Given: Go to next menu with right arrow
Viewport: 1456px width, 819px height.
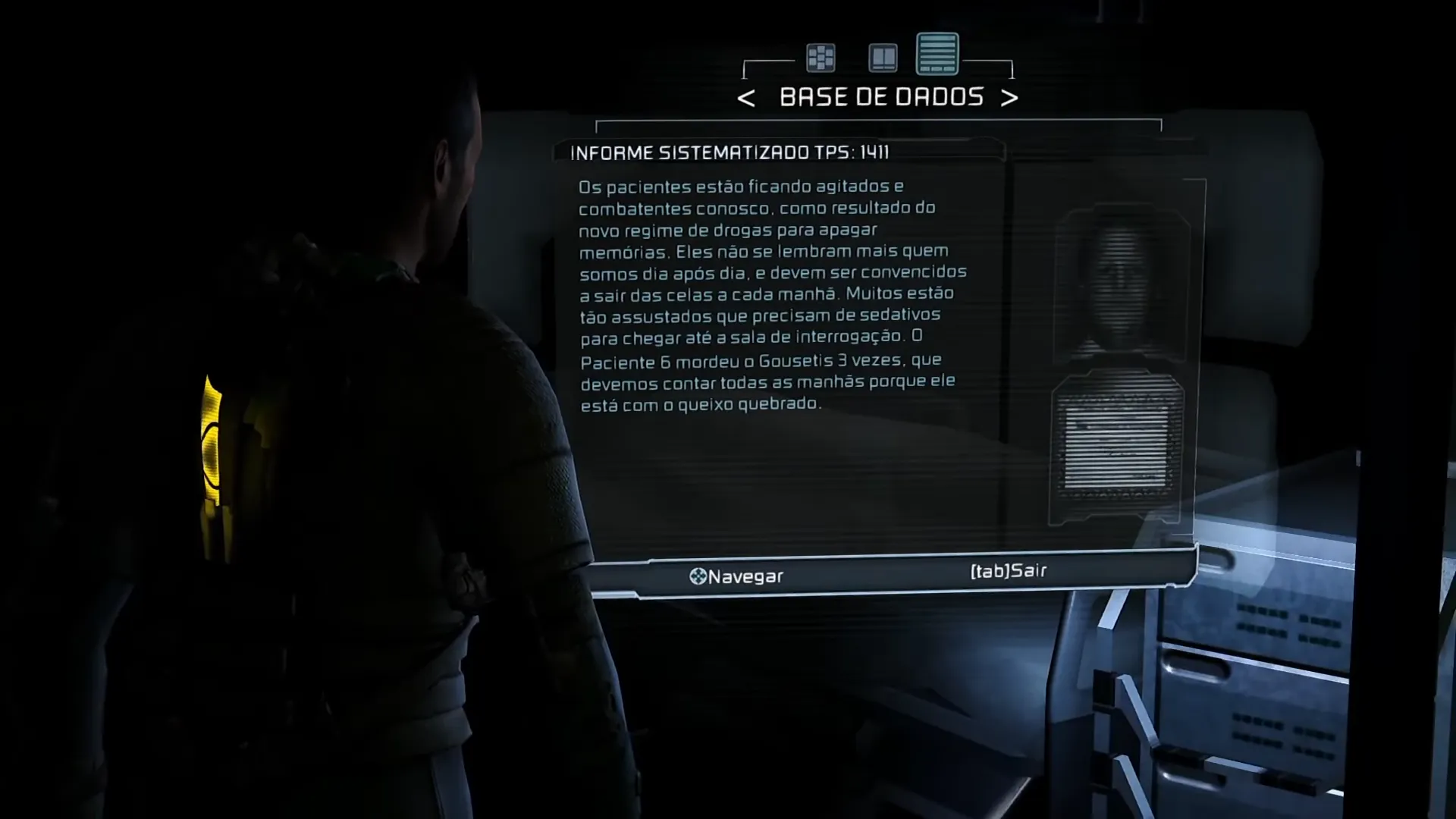Looking at the screenshot, I should tap(1009, 98).
